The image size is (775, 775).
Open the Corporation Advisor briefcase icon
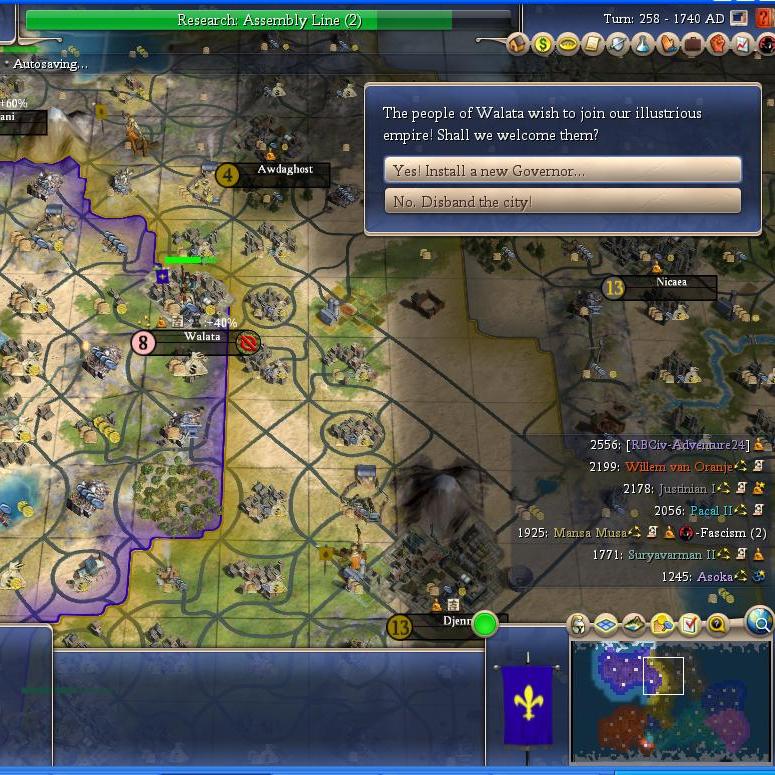pyautogui.click(x=693, y=44)
